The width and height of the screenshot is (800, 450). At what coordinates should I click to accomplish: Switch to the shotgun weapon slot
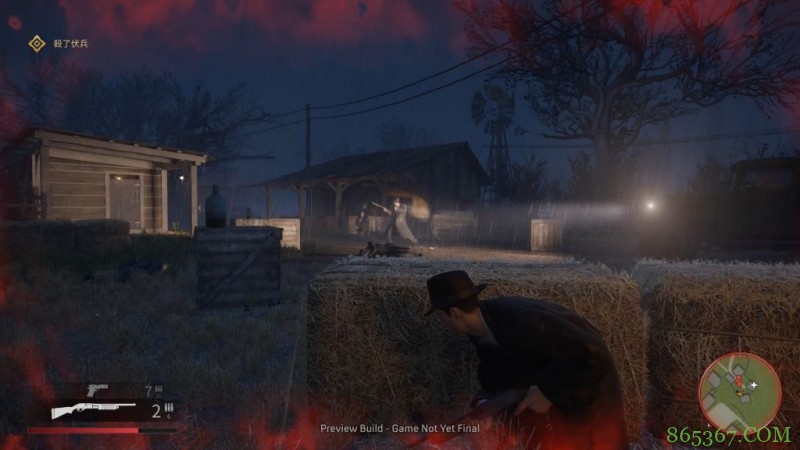[93, 409]
